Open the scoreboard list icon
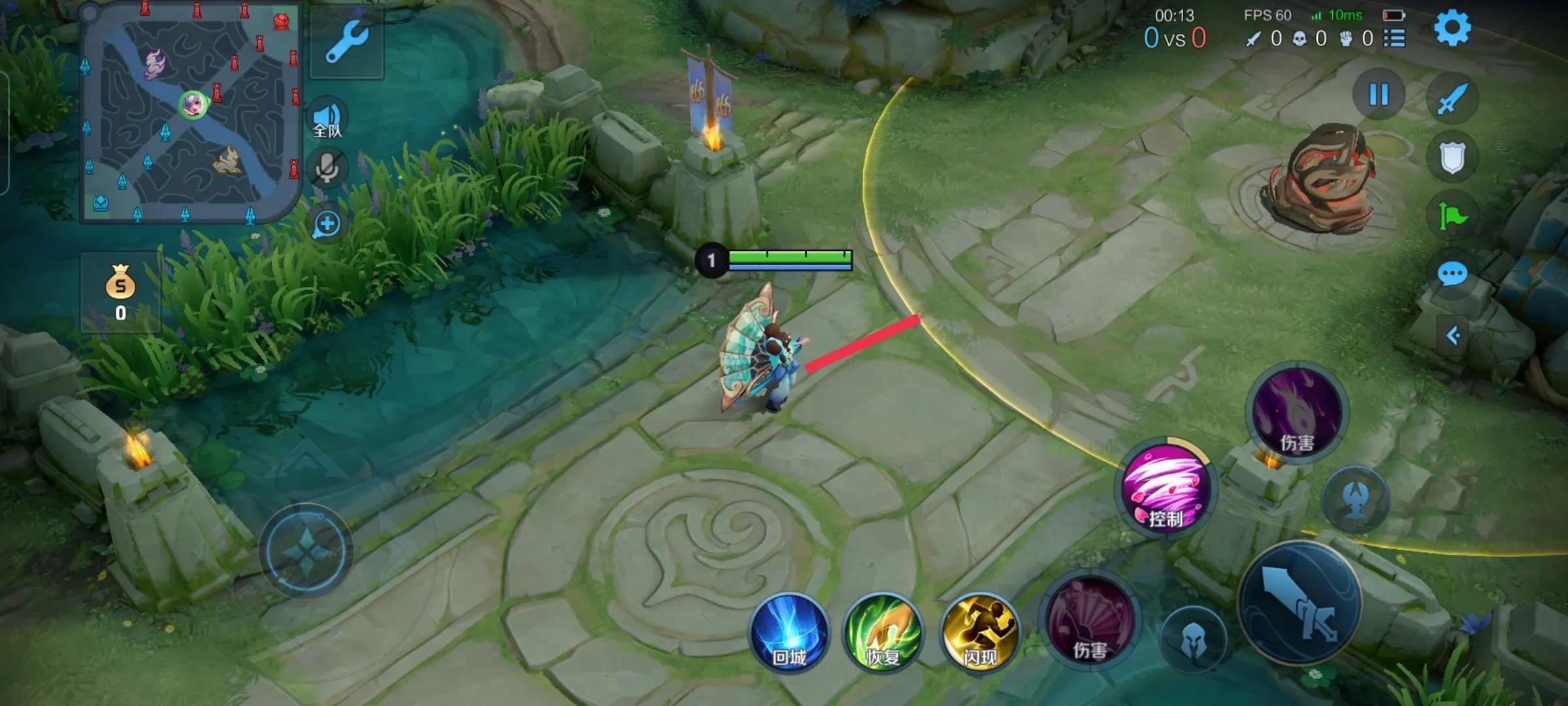 pos(1394,39)
